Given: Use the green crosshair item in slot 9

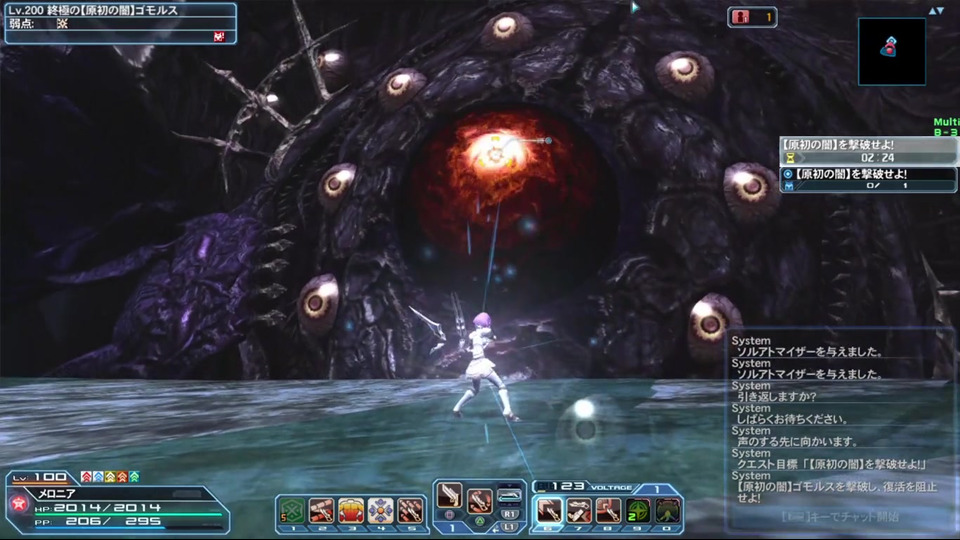Looking at the screenshot, I should coord(638,510).
